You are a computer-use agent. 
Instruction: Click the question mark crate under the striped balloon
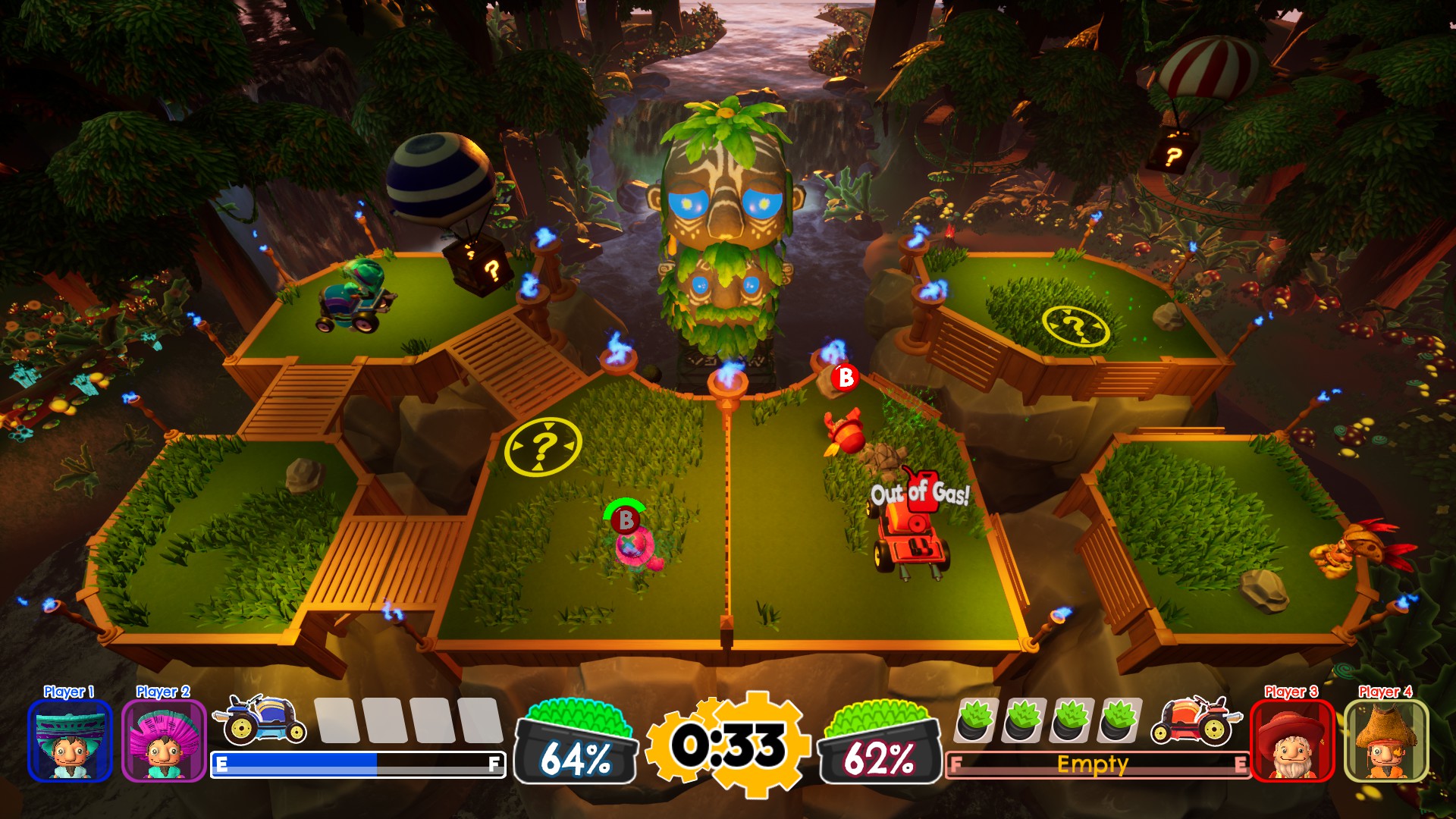483,266
